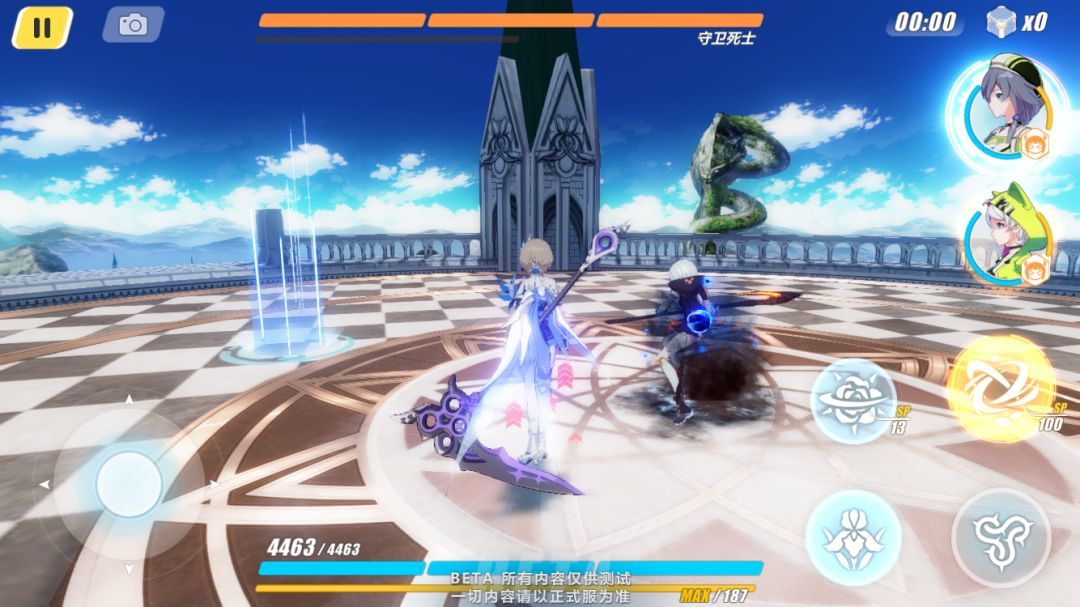The width and height of the screenshot is (1080, 607).
Task: Trigger the gray triskelion evade button
Action: [1000, 537]
